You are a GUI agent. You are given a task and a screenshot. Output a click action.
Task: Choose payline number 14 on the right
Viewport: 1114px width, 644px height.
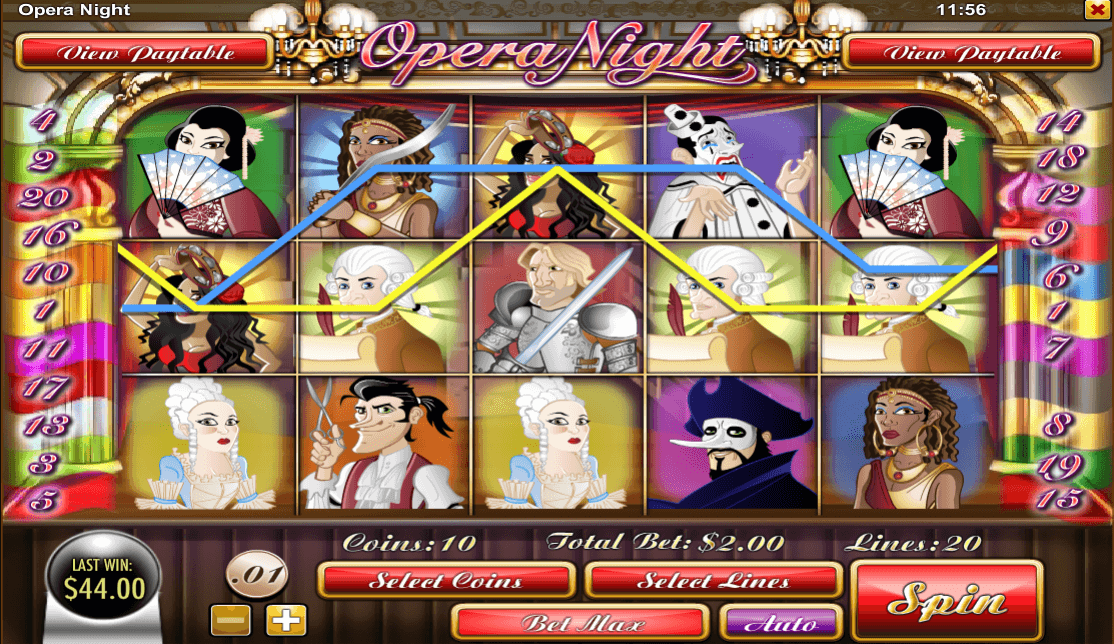tap(1058, 122)
